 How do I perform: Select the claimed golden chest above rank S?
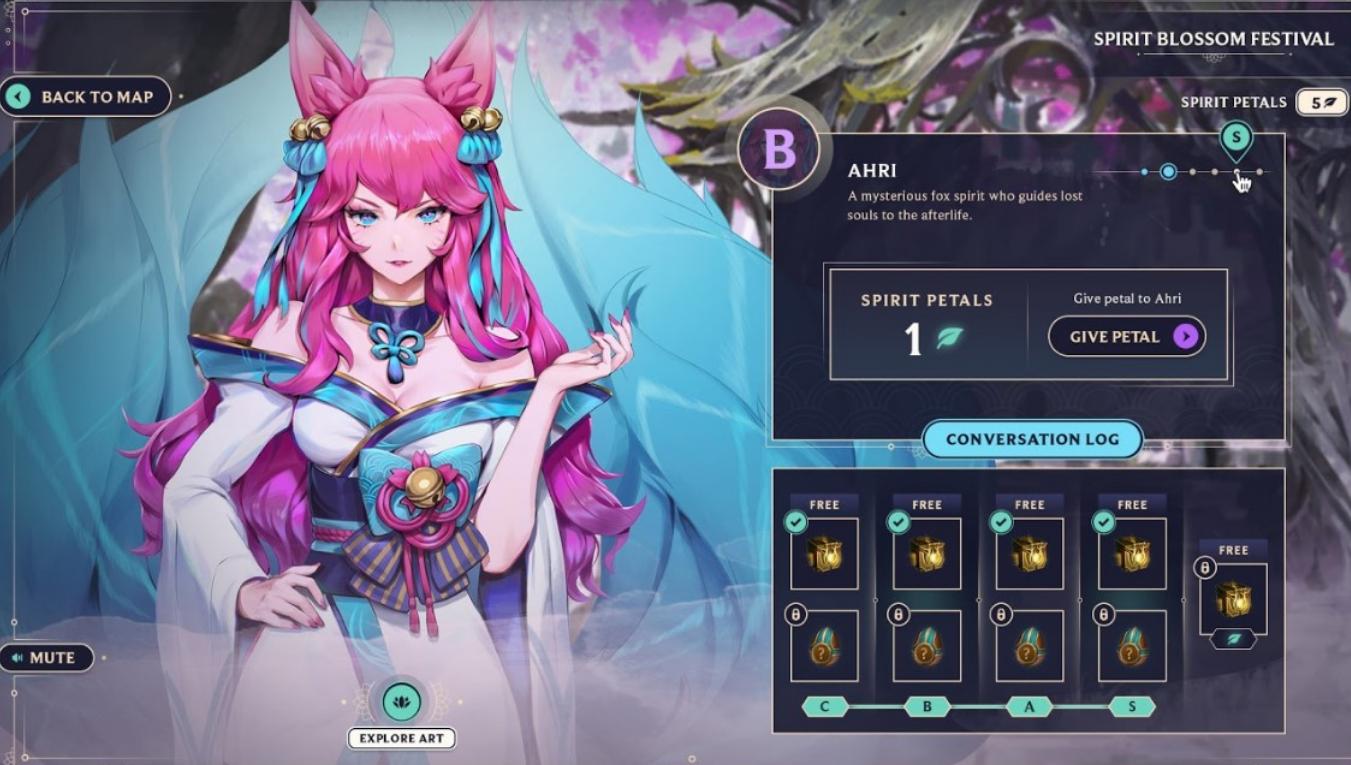pyautogui.click(x=1132, y=553)
